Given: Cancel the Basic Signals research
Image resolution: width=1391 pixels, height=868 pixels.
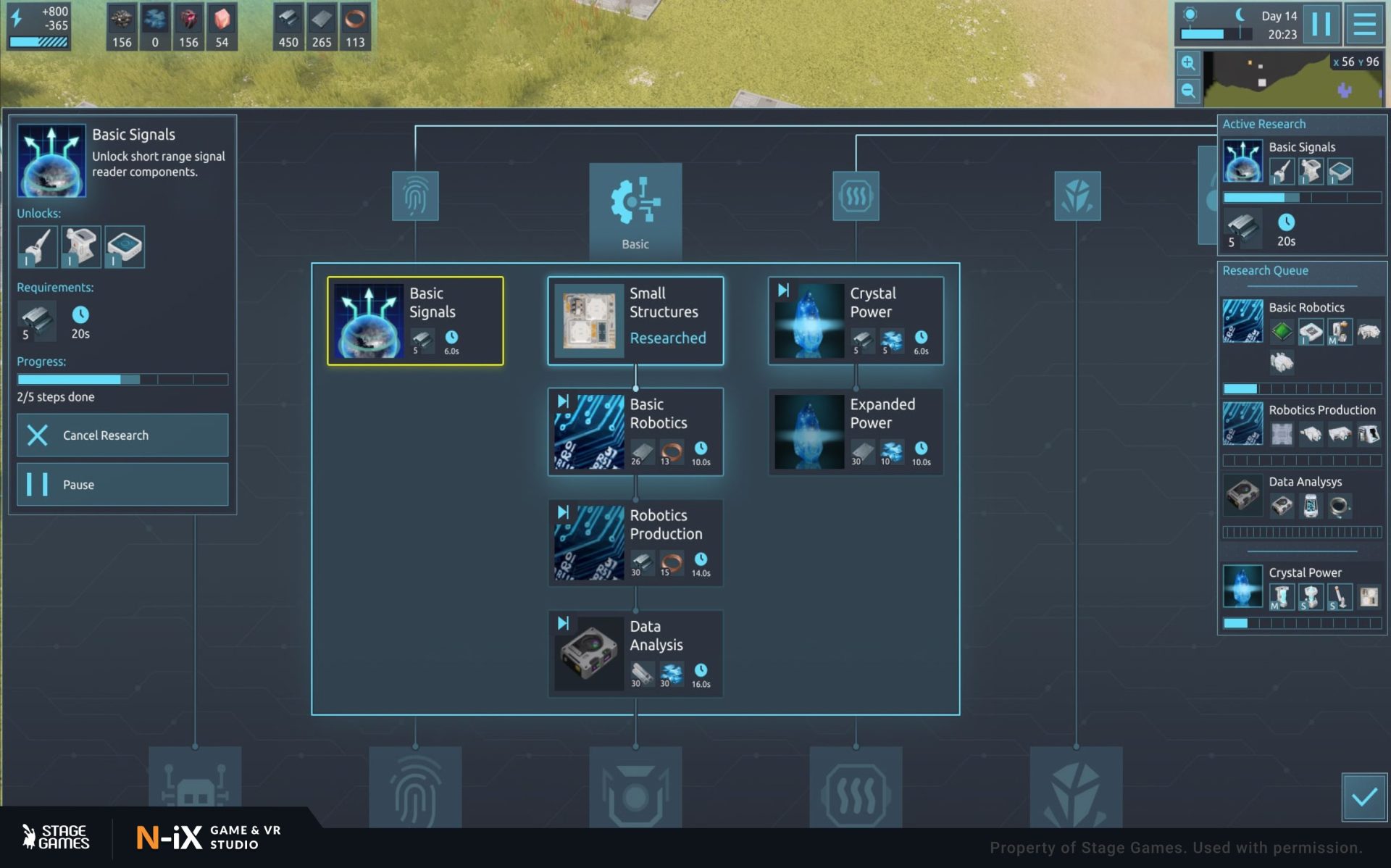Looking at the screenshot, I should (122, 435).
